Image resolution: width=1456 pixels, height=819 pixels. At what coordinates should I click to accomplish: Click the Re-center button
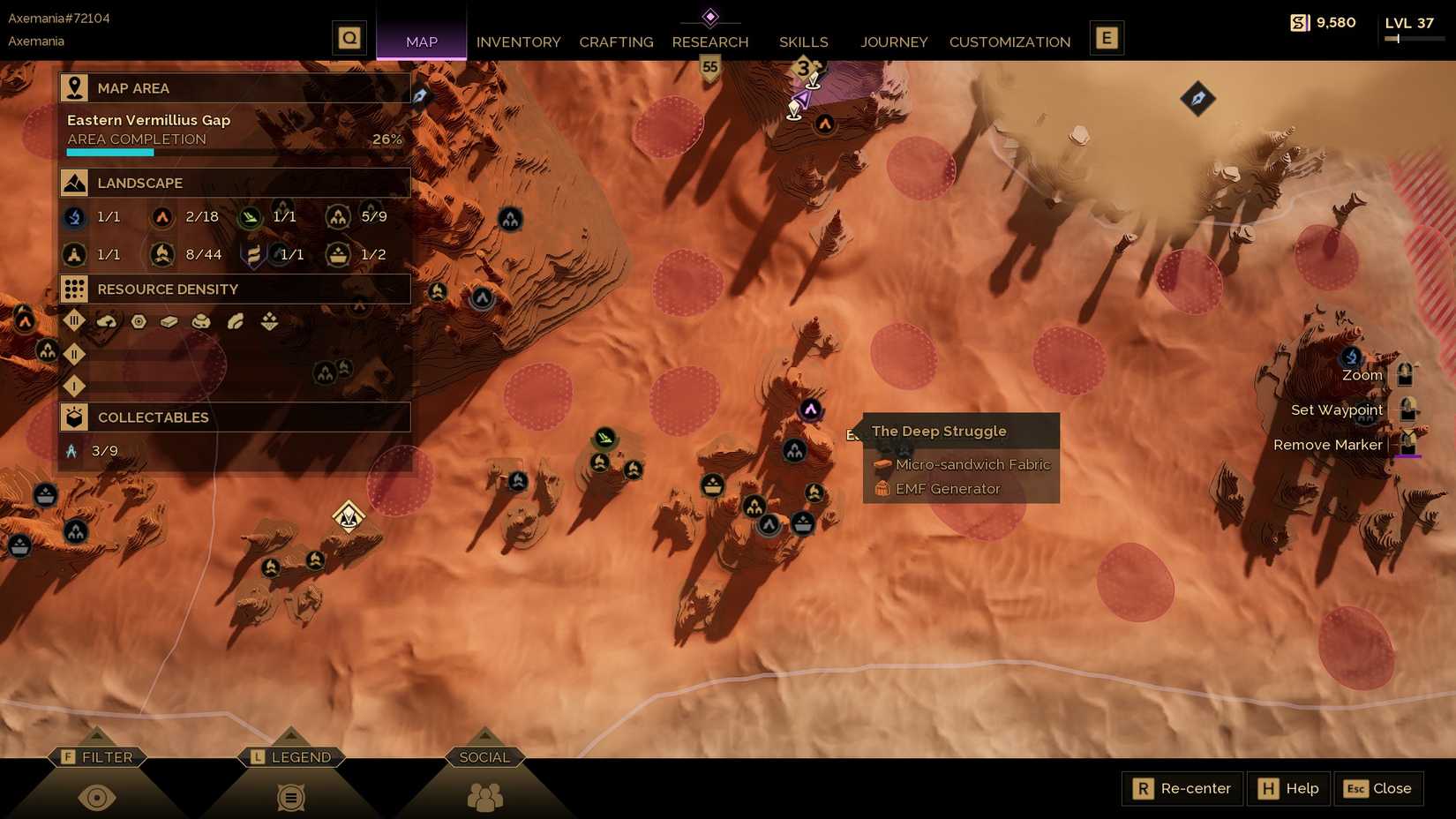pyautogui.click(x=1181, y=788)
